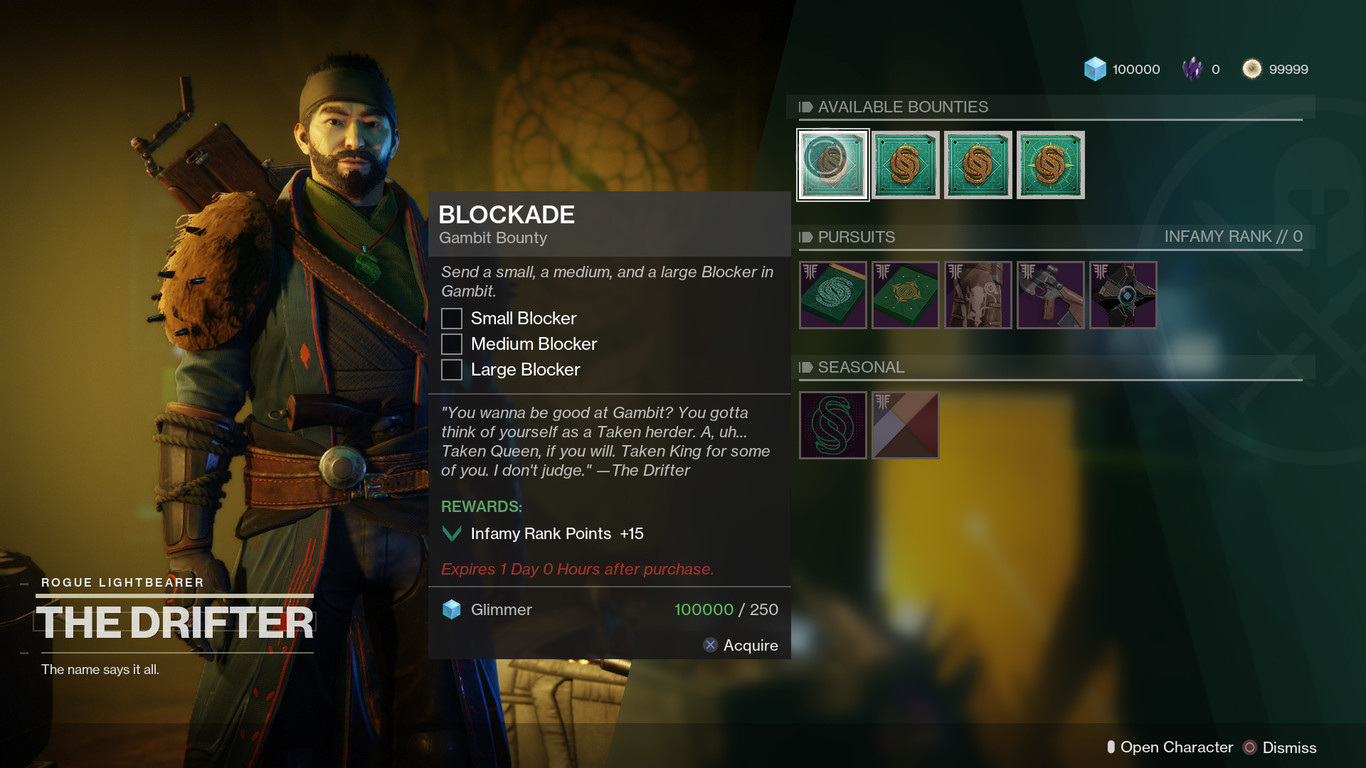Open the green Gambit book pursuit
The image size is (1366, 768).
click(832, 295)
